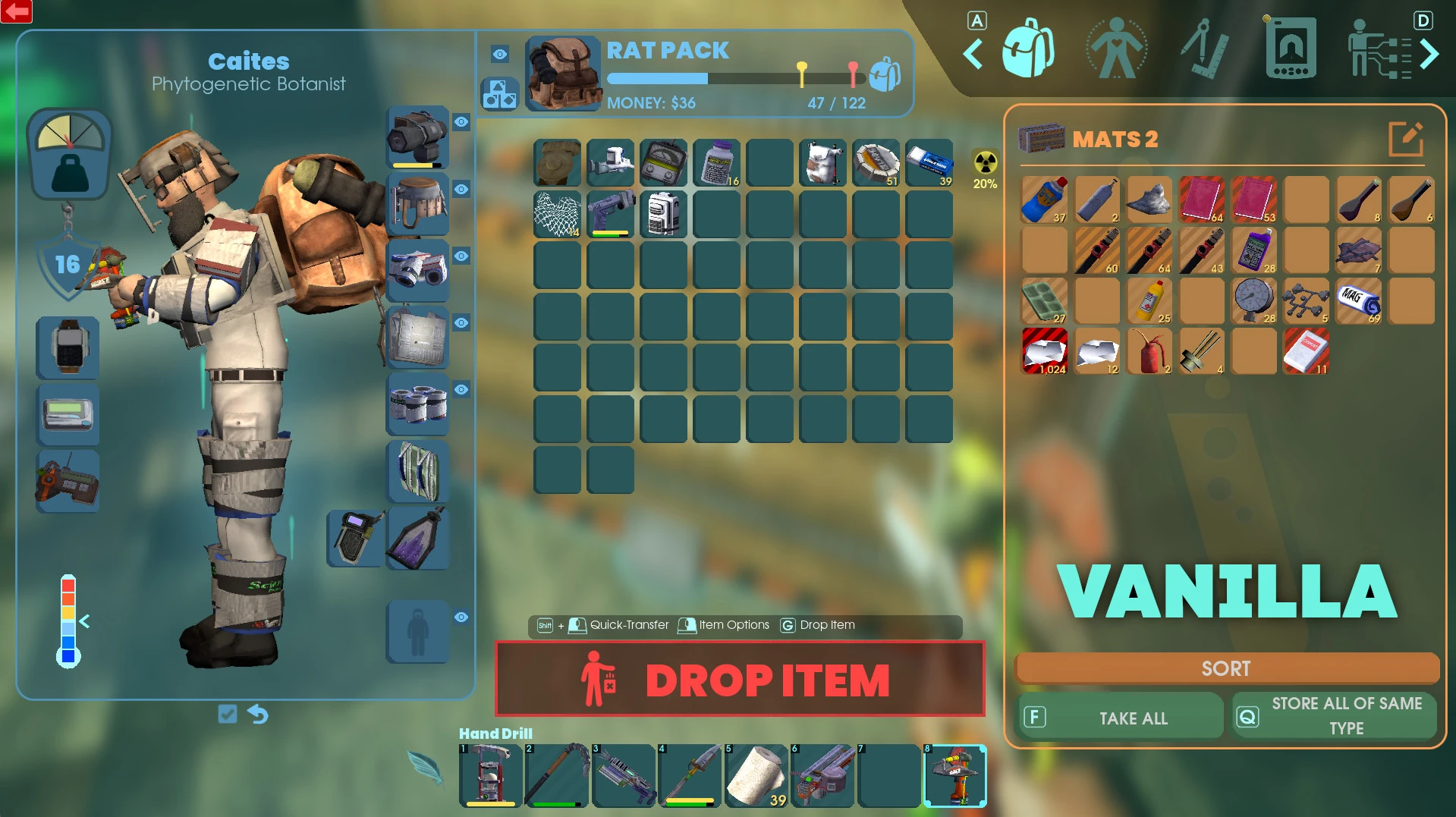Image resolution: width=1456 pixels, height=817 pixels.
Task: Click the red back arrow button
Action: 16,11
